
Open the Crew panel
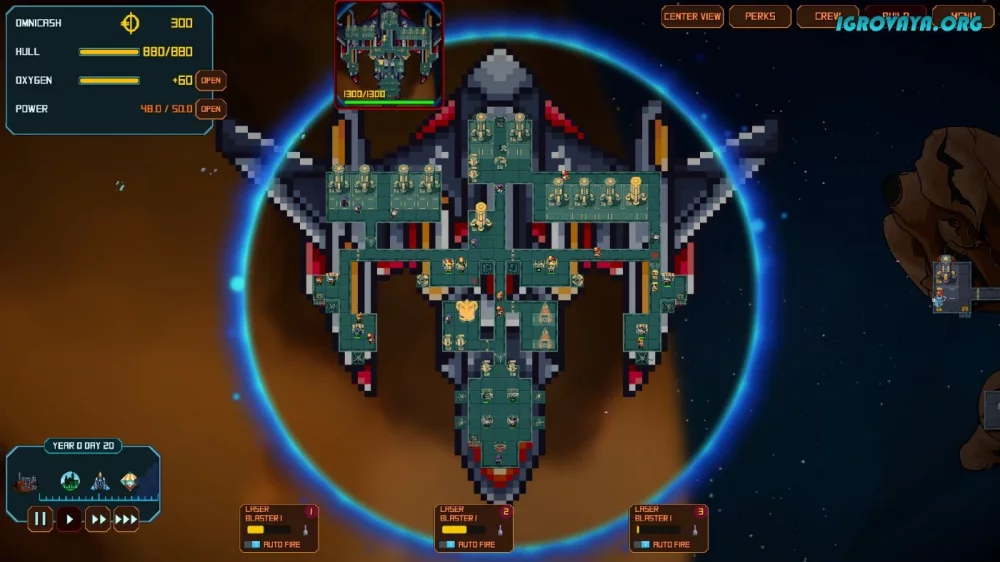click(827, 17)
